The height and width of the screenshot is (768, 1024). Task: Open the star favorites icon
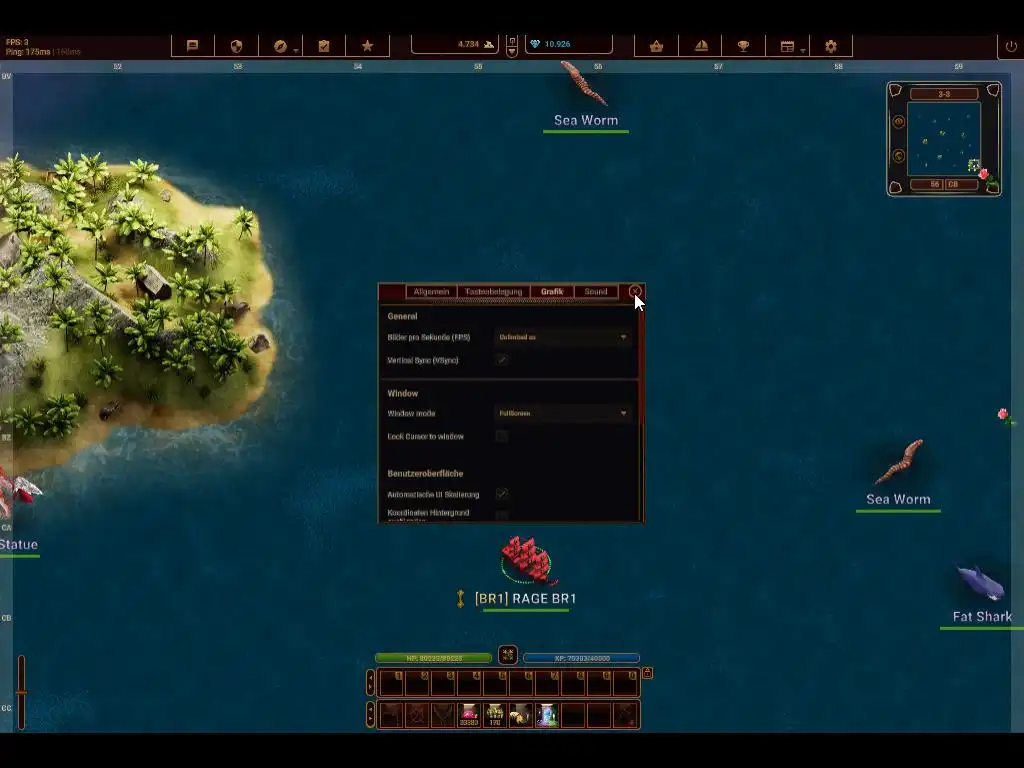367,46
